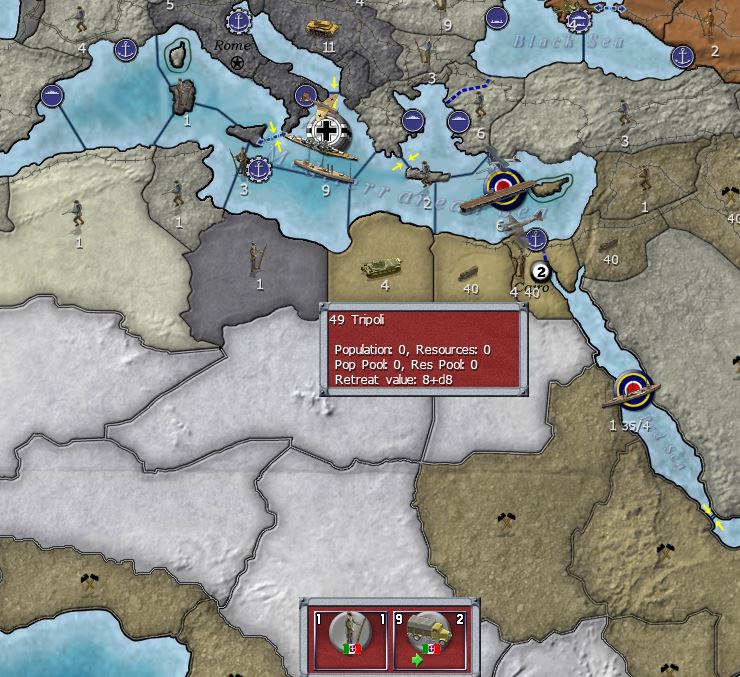Select the anchor port marker above Cairo
The image size is (740, 677).
coord(537,239)
